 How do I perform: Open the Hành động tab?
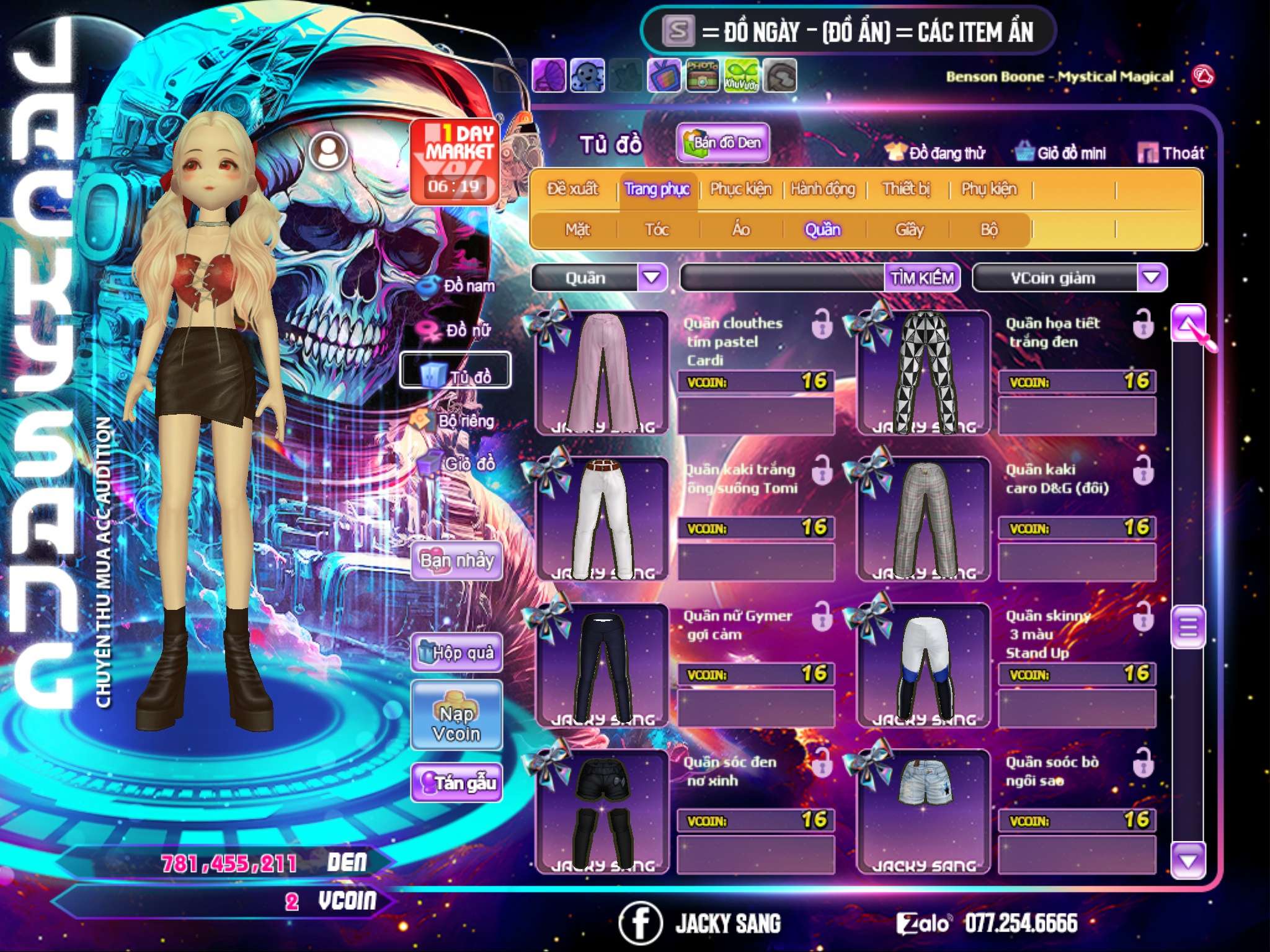[x=822, y=188]
